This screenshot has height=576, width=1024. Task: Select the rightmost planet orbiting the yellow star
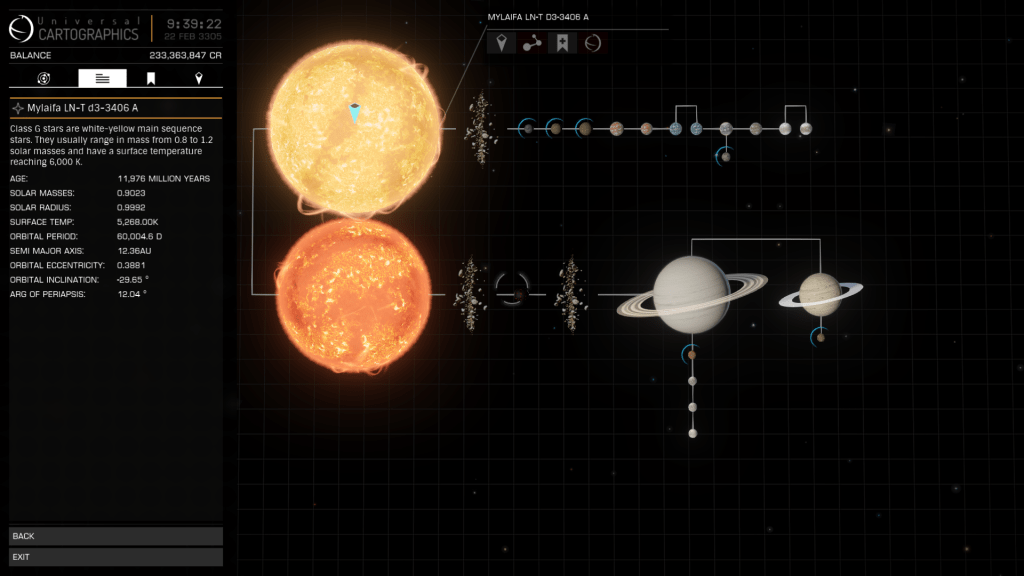point(806,128)
